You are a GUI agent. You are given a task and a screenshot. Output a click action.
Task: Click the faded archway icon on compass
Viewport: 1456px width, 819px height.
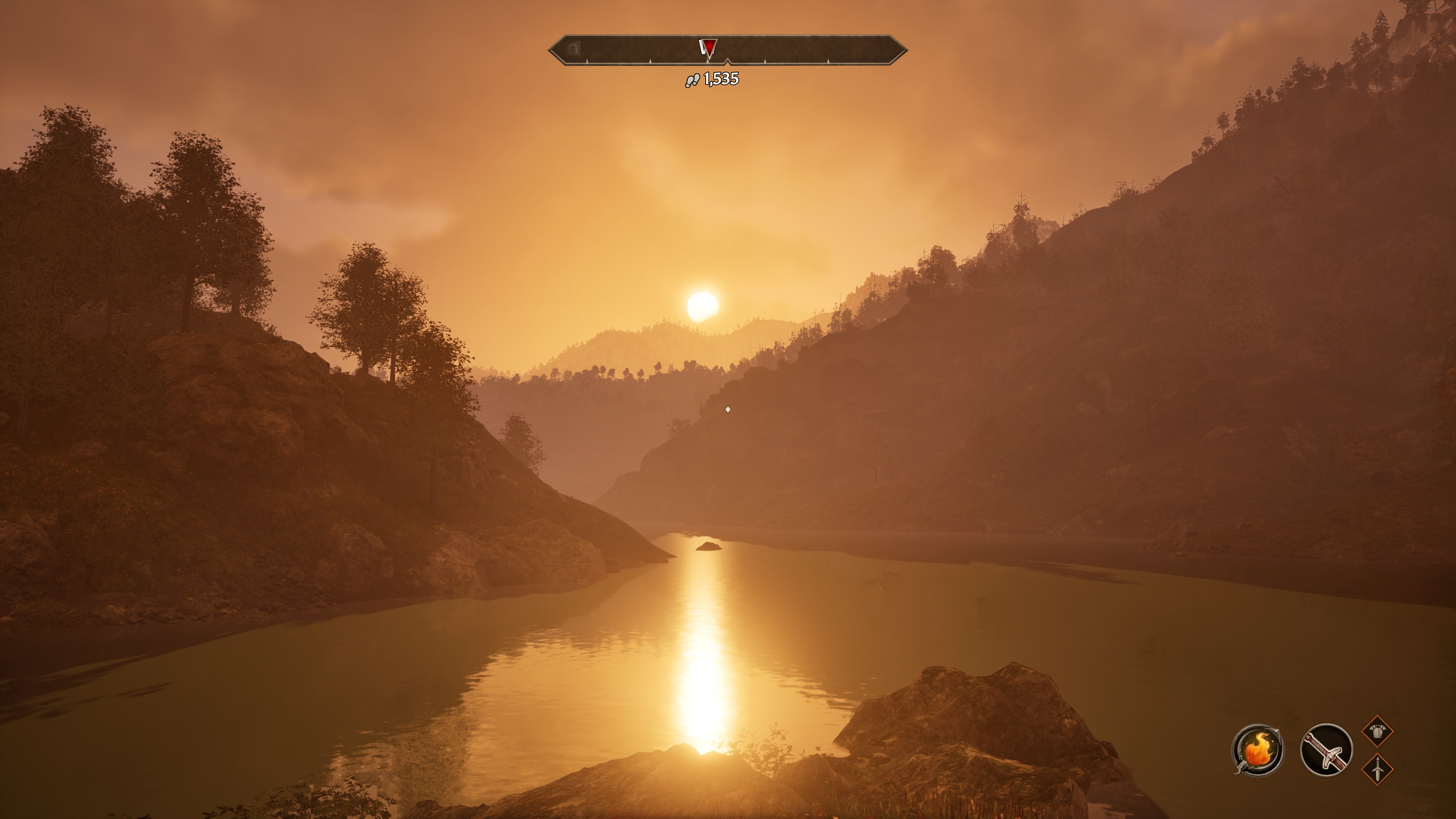tap(574, 48)
